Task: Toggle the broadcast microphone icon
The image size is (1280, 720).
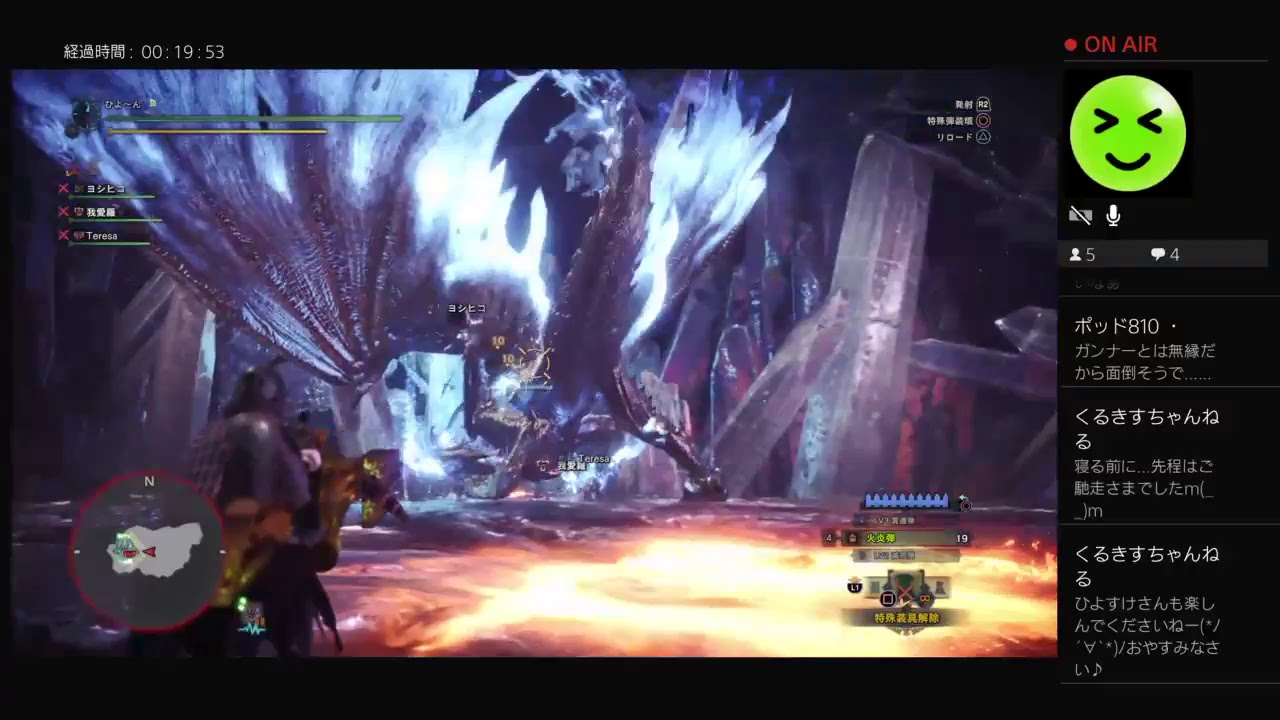Action: click(x=1113, y=215)
